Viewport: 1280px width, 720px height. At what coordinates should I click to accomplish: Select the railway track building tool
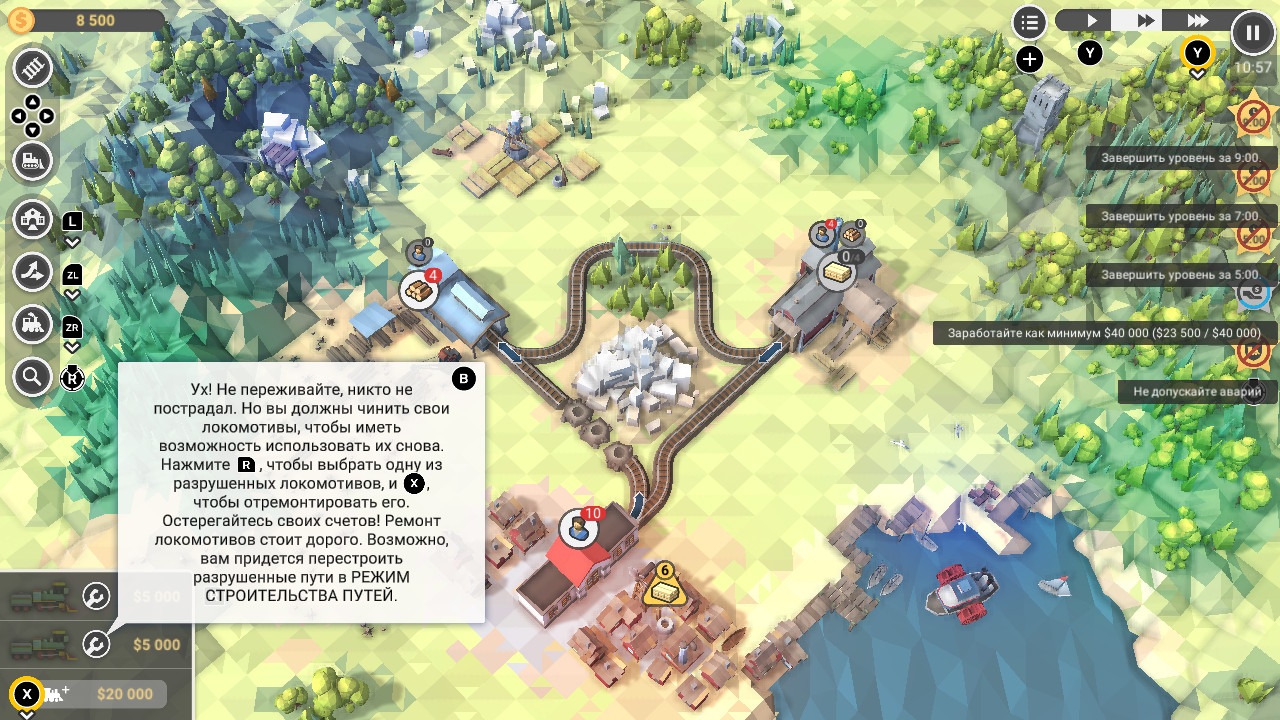click(x=33, y=68)
